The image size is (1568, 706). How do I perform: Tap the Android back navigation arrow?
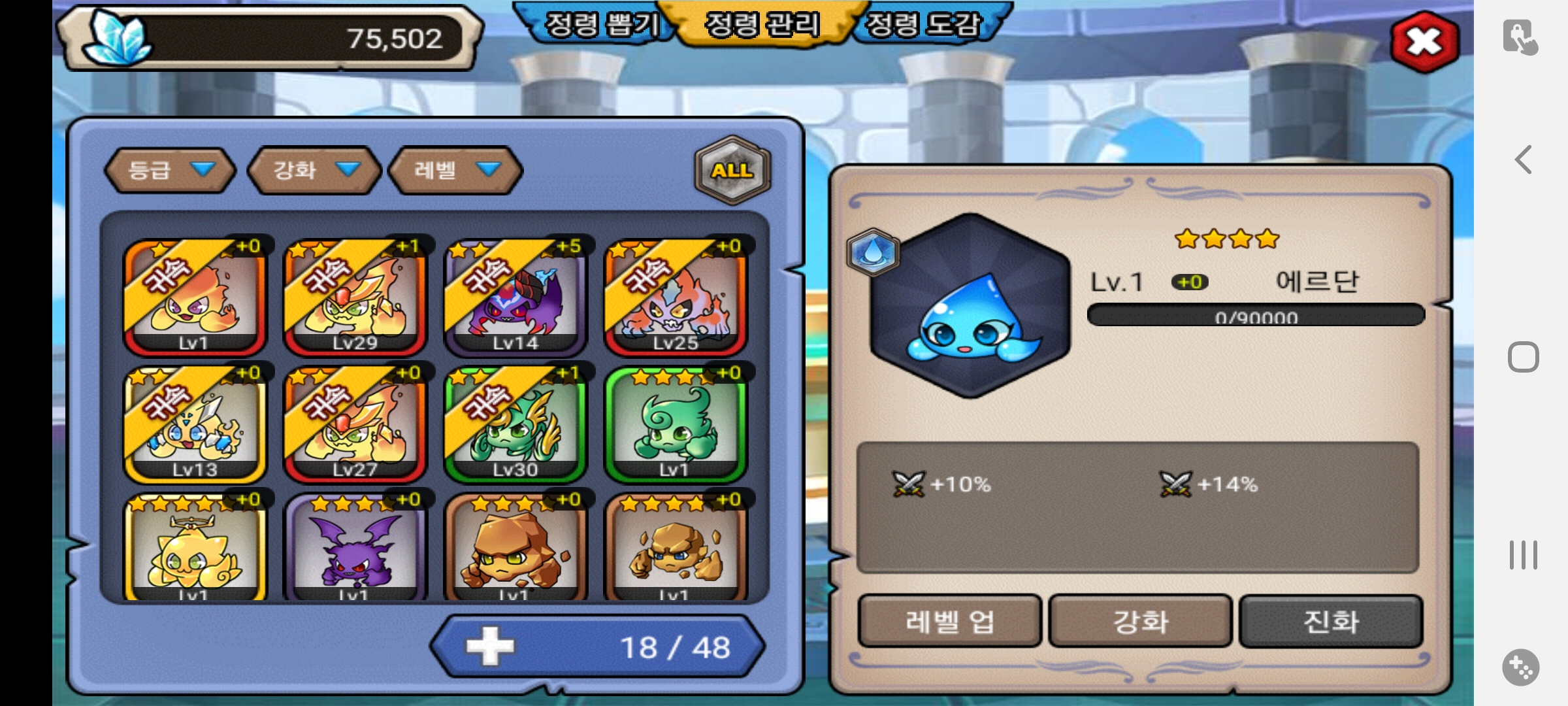(1523, 160)
